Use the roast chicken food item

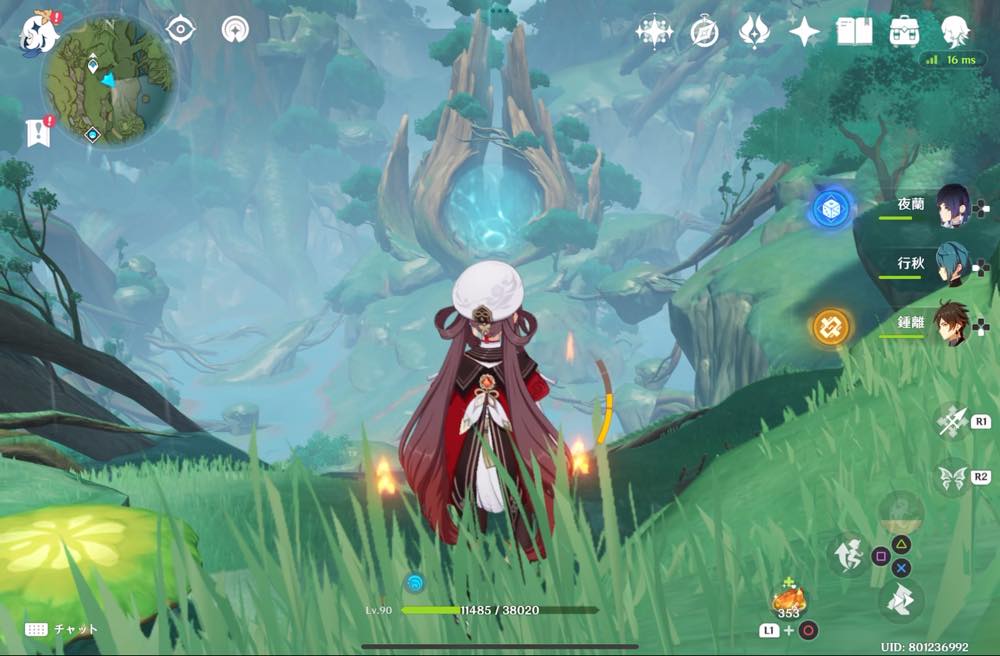click(789, 600)
